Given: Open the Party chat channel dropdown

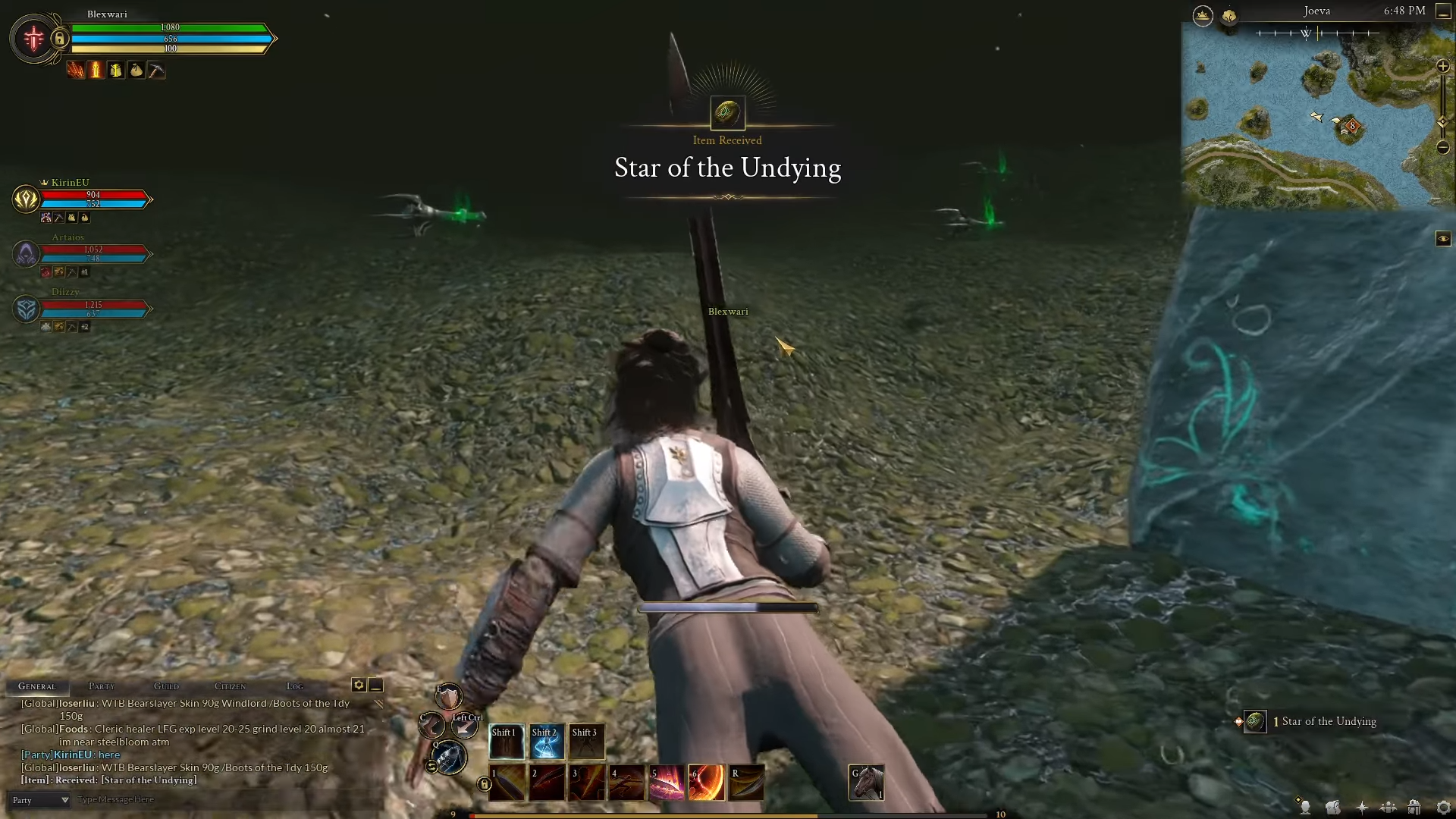Looking at the screenshot, I should tap(39, 800).
